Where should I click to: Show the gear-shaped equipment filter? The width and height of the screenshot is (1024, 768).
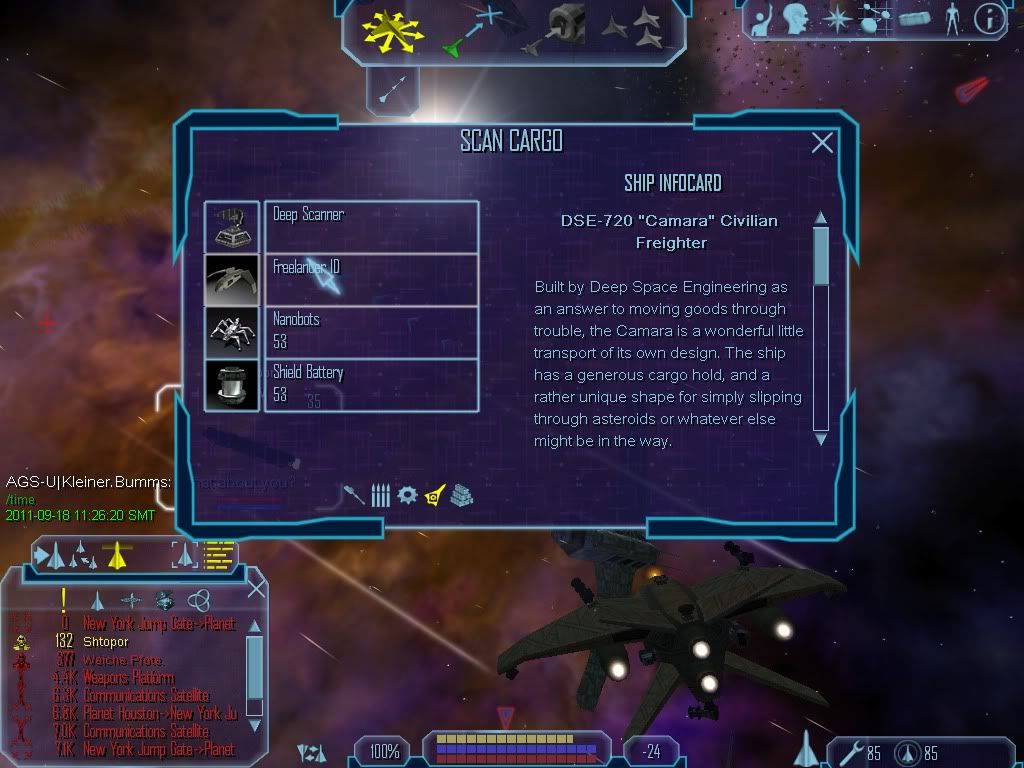point(407,495)
